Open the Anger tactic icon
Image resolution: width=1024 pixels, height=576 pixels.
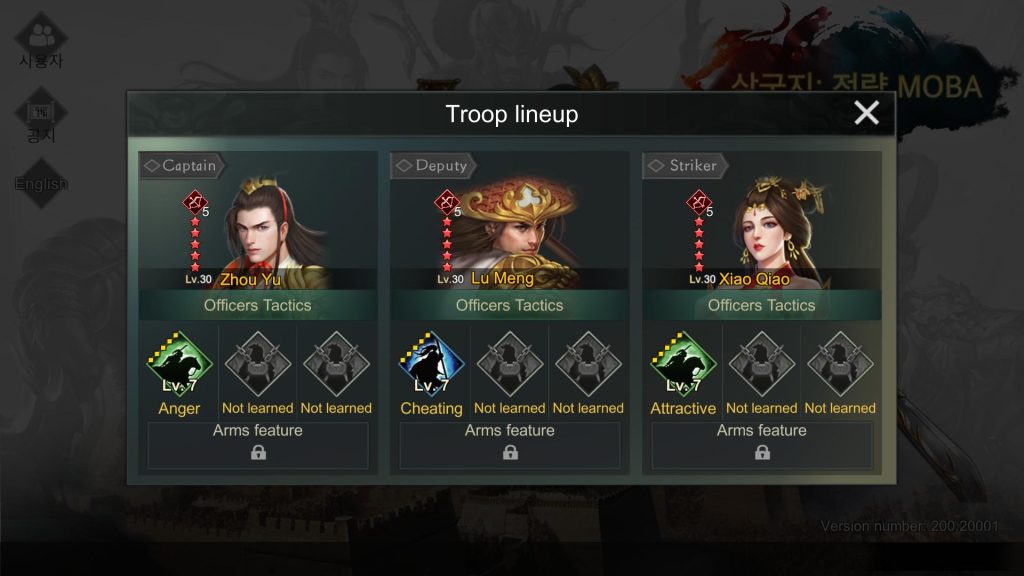[180, 366]
